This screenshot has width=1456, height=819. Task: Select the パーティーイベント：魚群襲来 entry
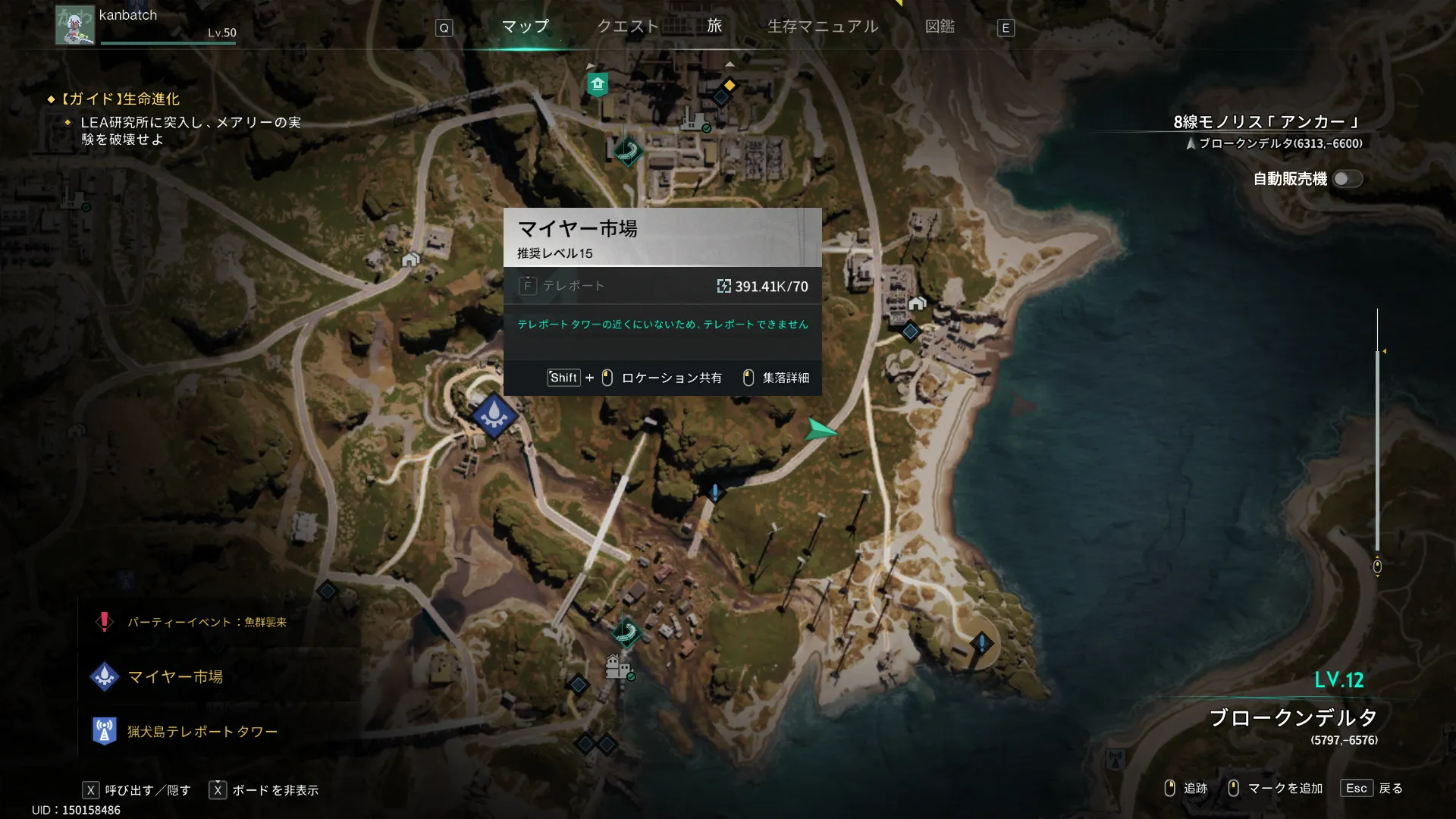coord(206,623)
